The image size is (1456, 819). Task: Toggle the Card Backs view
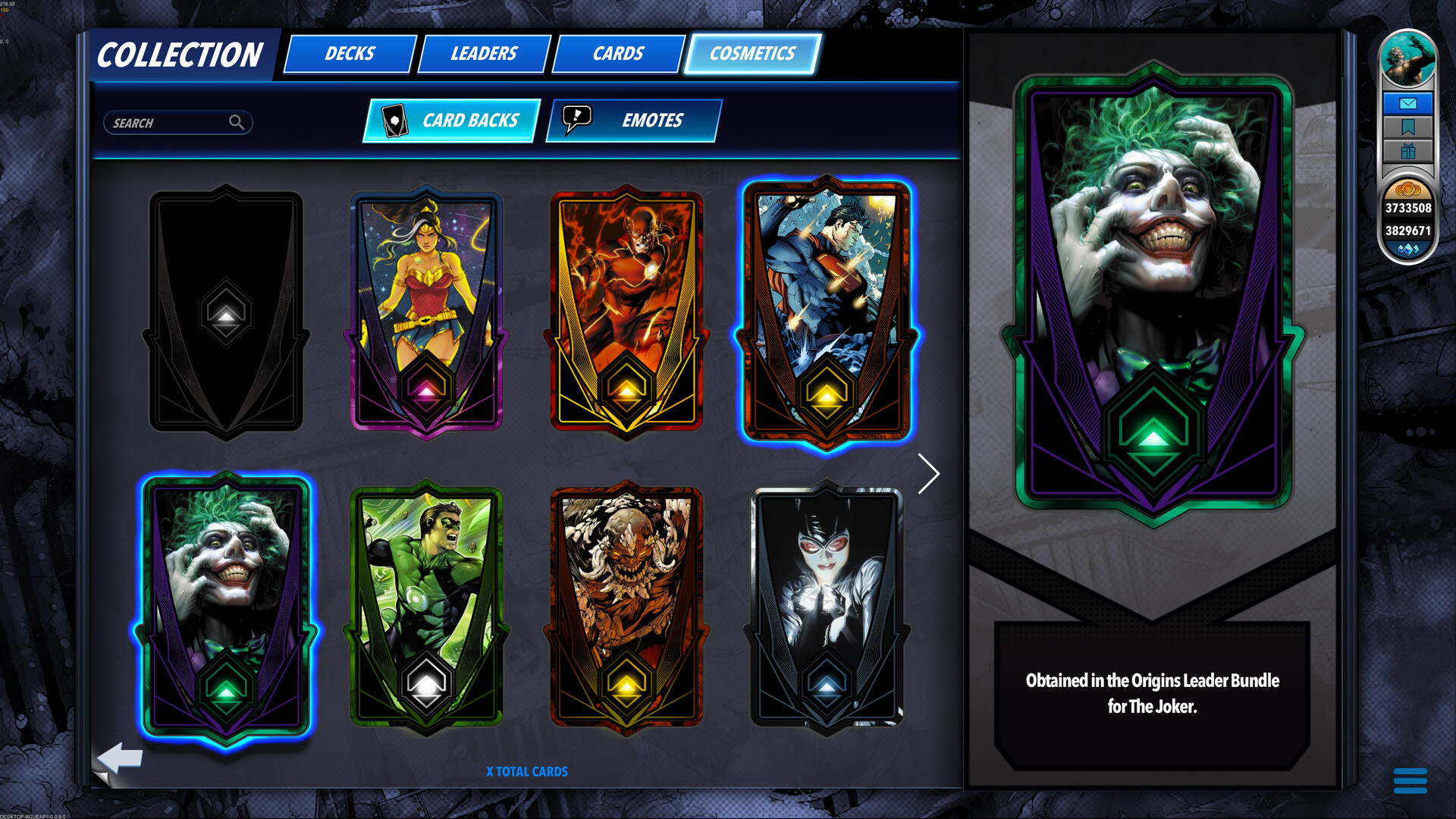click(x=450, y=120)
